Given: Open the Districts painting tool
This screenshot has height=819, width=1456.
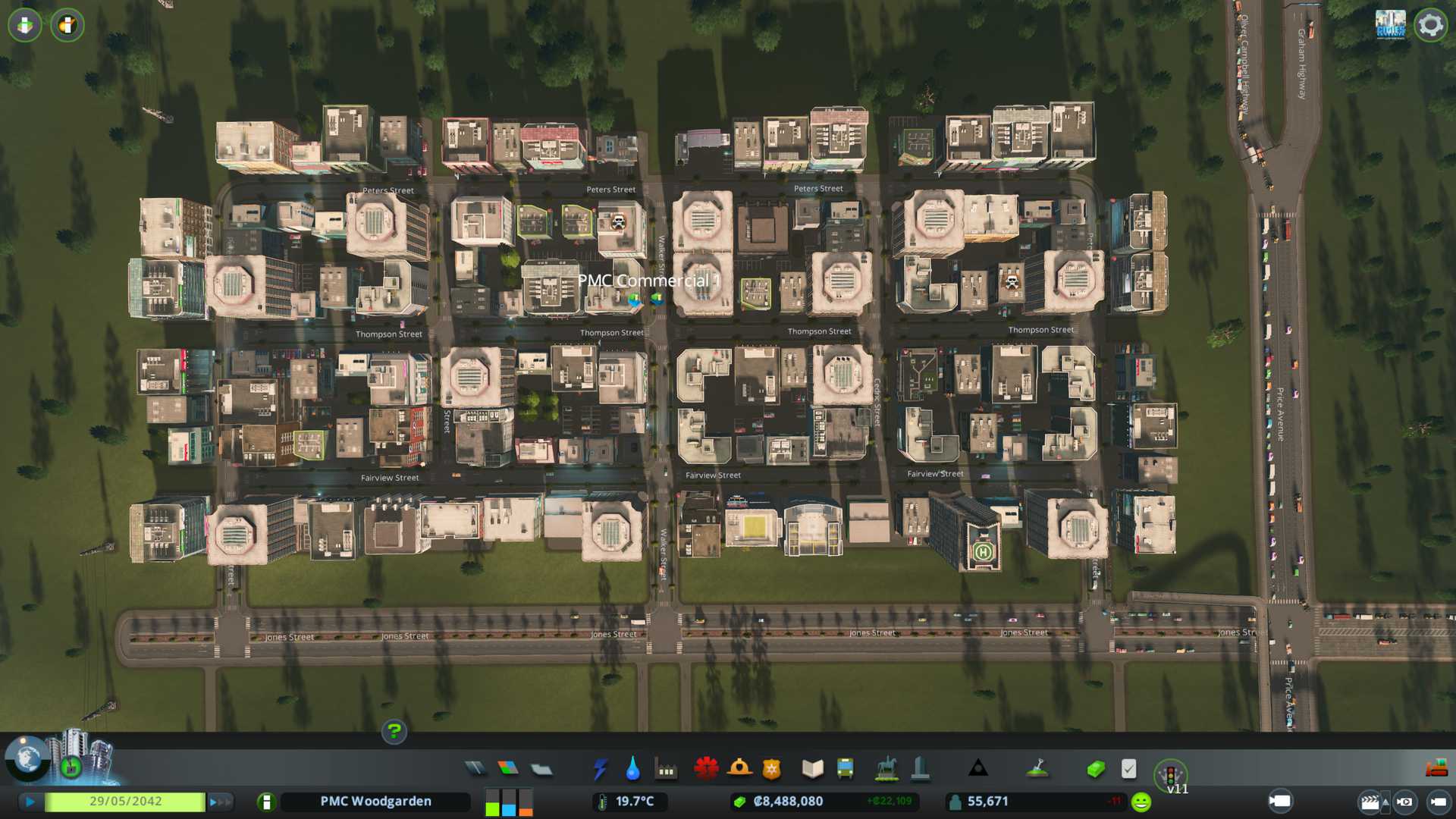Looking at the screenshot, I should [x=541, y=769].
